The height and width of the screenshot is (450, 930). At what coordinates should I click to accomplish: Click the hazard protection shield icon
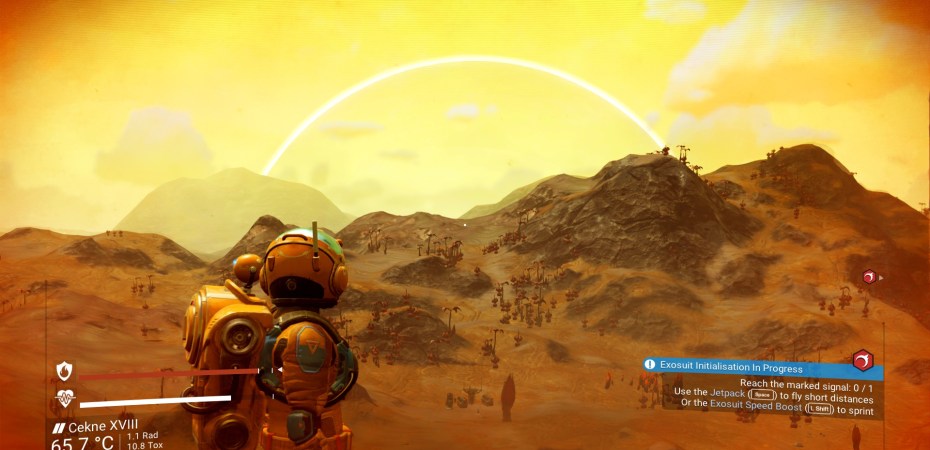pyautogui.click(x=65, y=372)
